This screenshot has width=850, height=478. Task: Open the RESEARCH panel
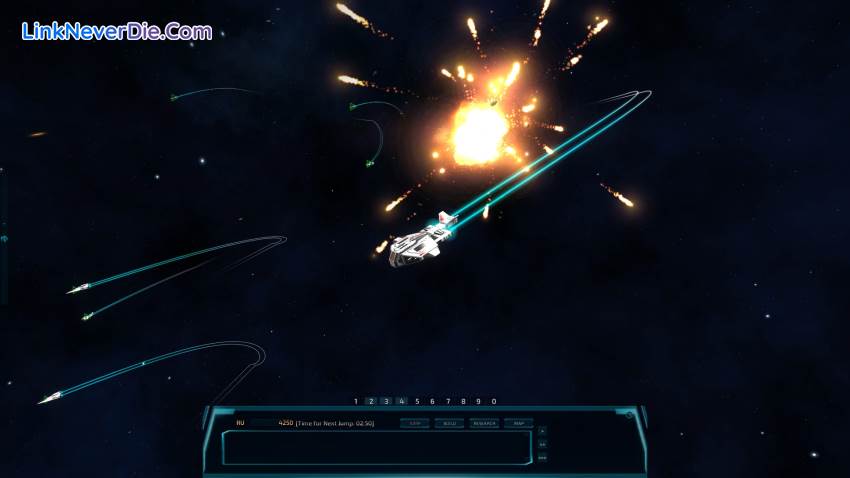coord(484,423)
